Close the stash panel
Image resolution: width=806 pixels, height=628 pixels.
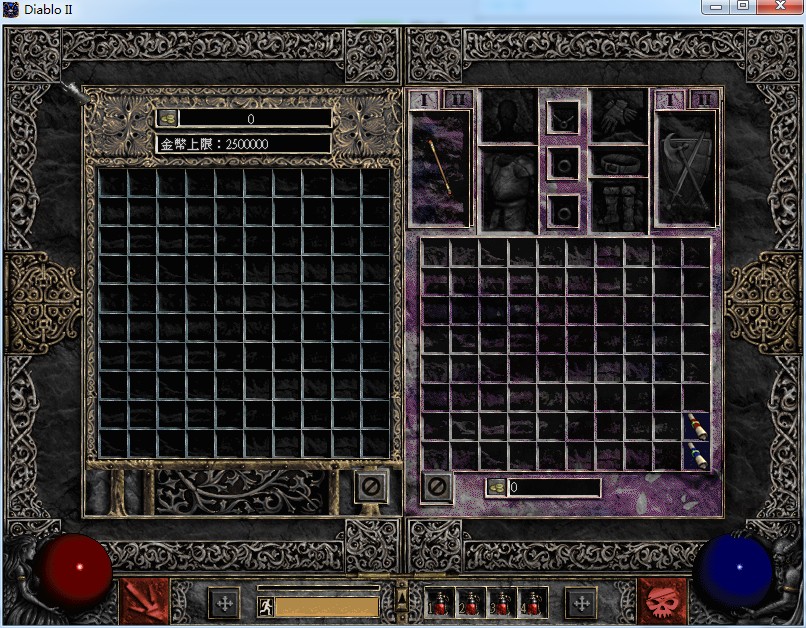(370, 487)
